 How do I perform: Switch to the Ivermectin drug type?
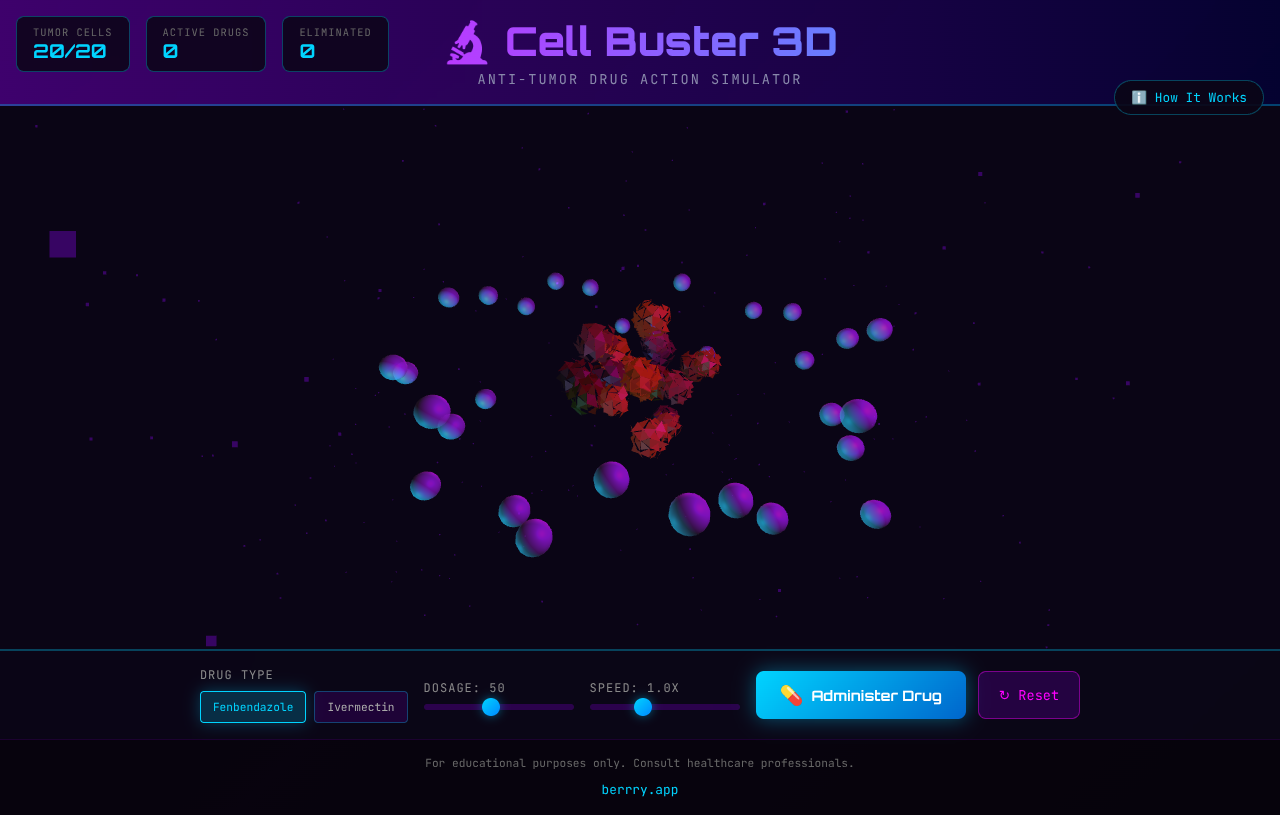360,706
